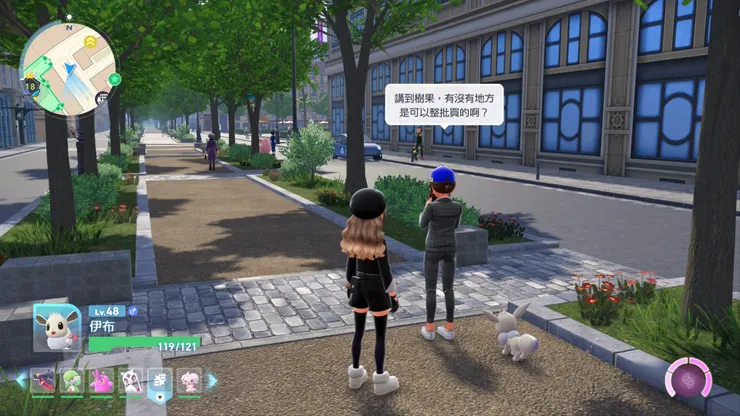
Task: Activate the pink Mega Evolution gauge
Action: [x=689, y=380]
